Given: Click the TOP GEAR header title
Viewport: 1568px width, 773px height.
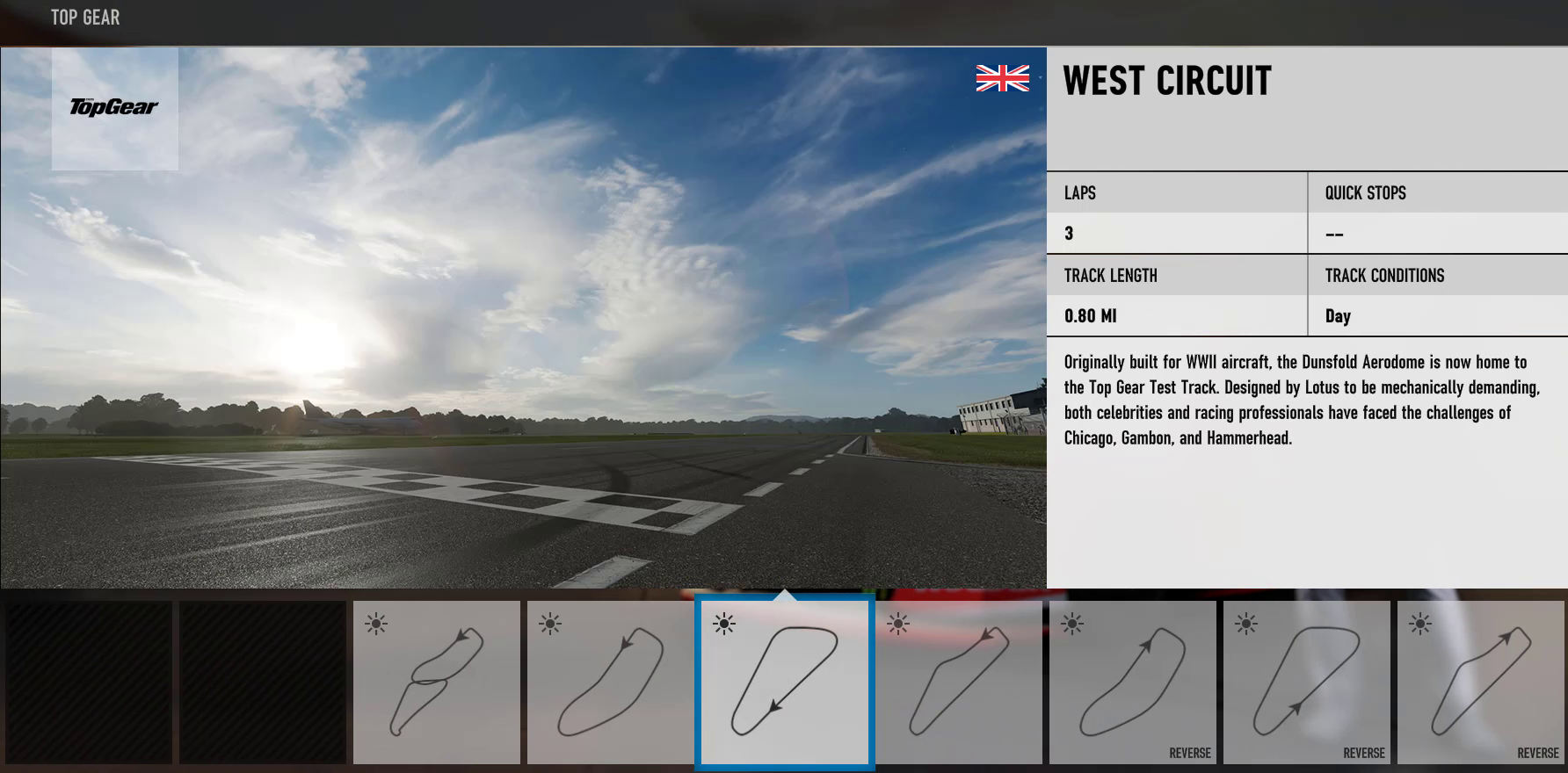Looking at the screenshot, I should tap(85, 17).
